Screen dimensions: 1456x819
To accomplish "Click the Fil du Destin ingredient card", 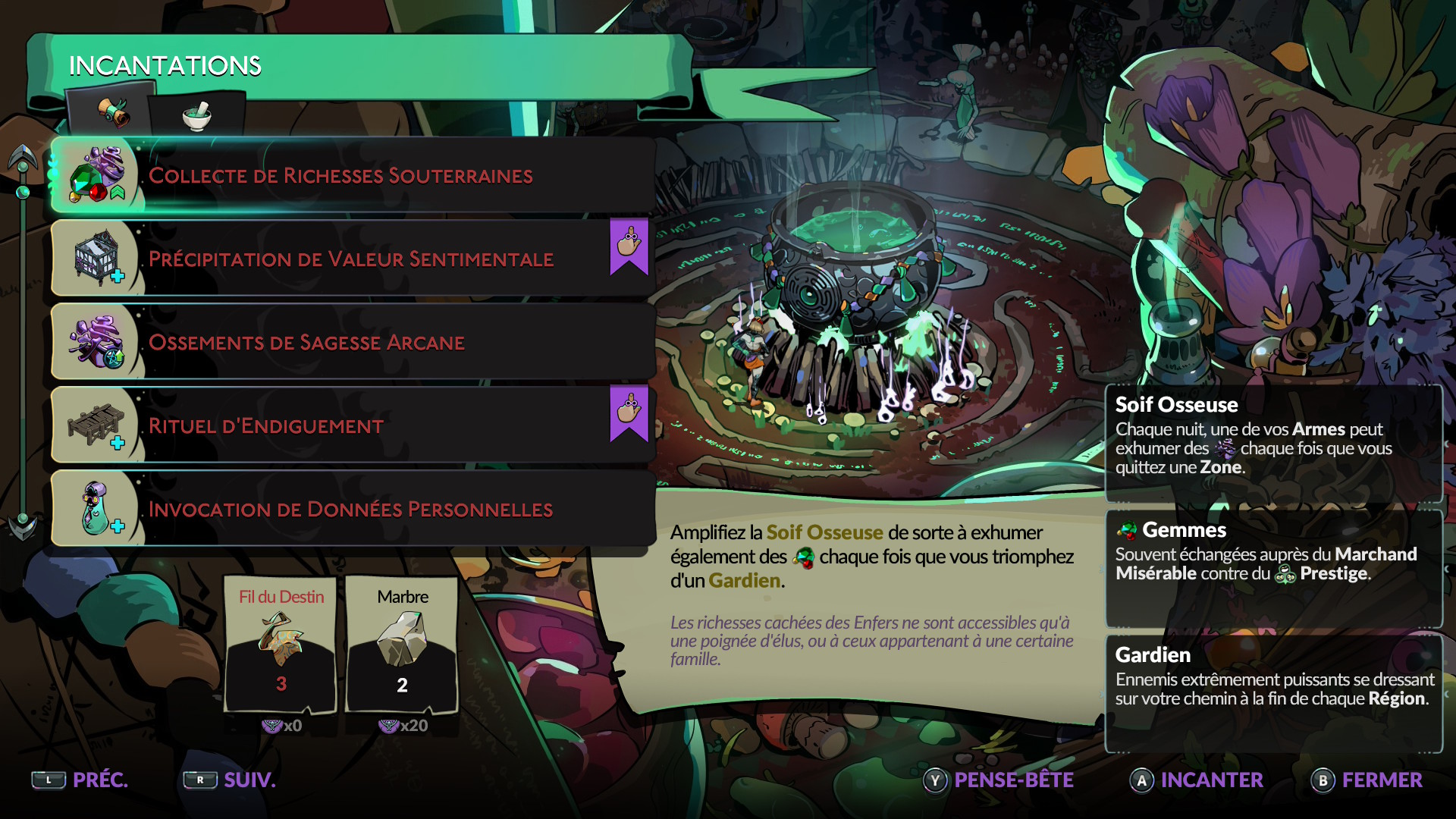I will 281,645.
